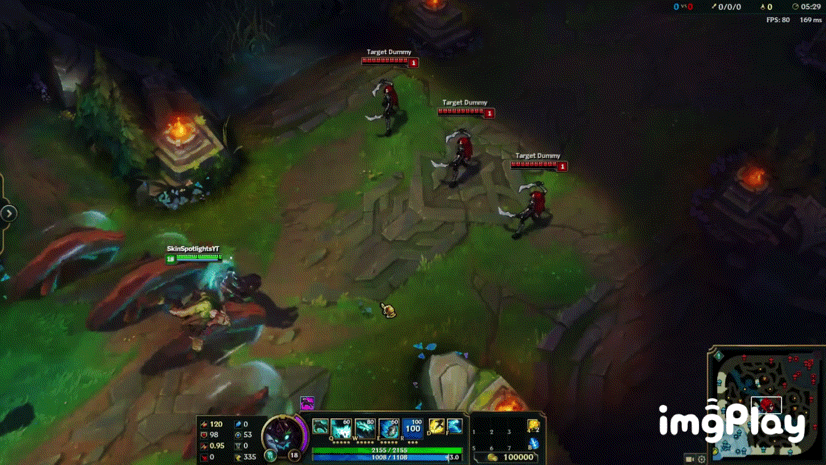Use the yellow trinket item slot
The image size is (826, 465).
point(534,426)
